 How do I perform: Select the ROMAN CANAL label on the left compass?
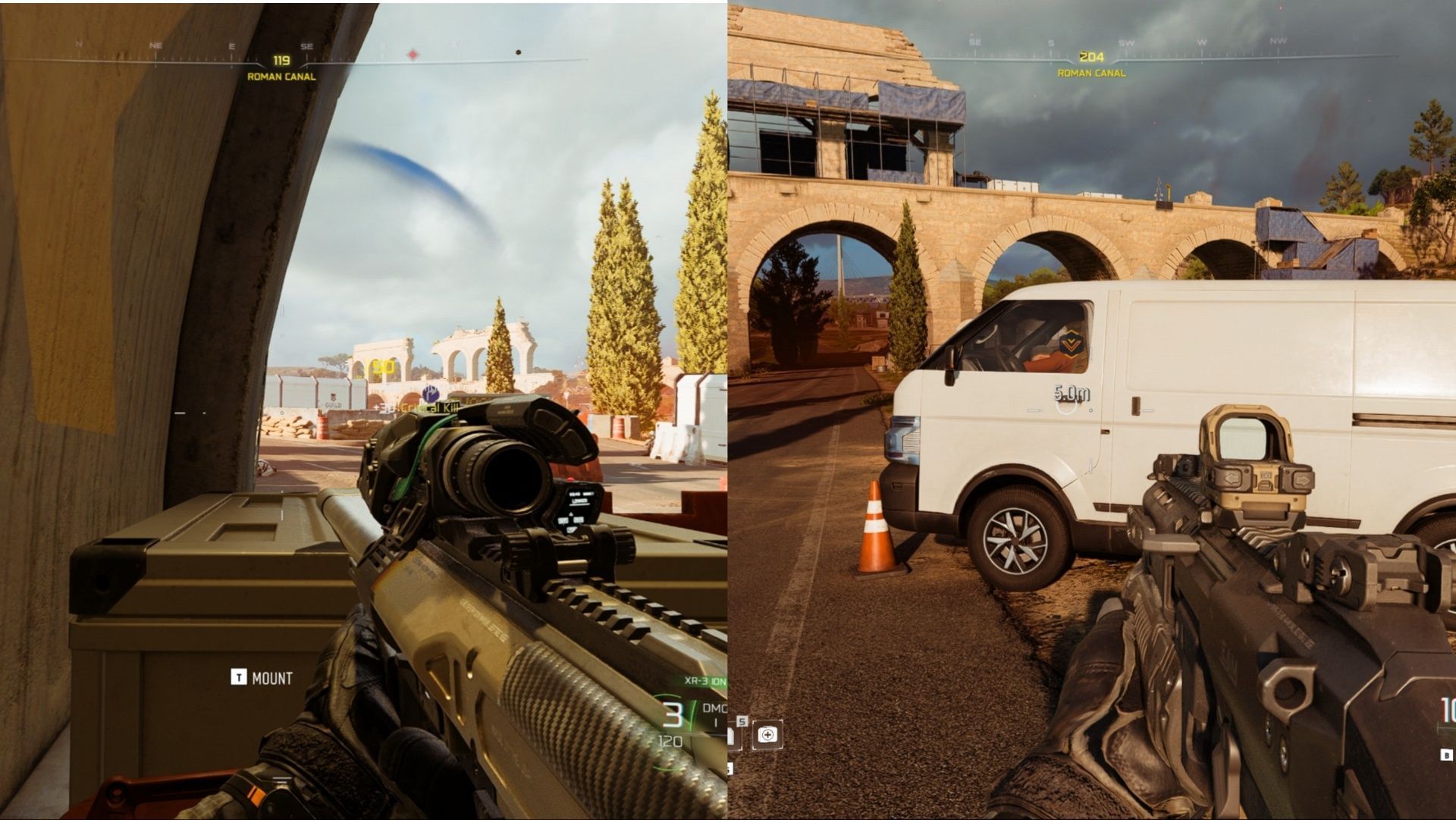point(283,76)
